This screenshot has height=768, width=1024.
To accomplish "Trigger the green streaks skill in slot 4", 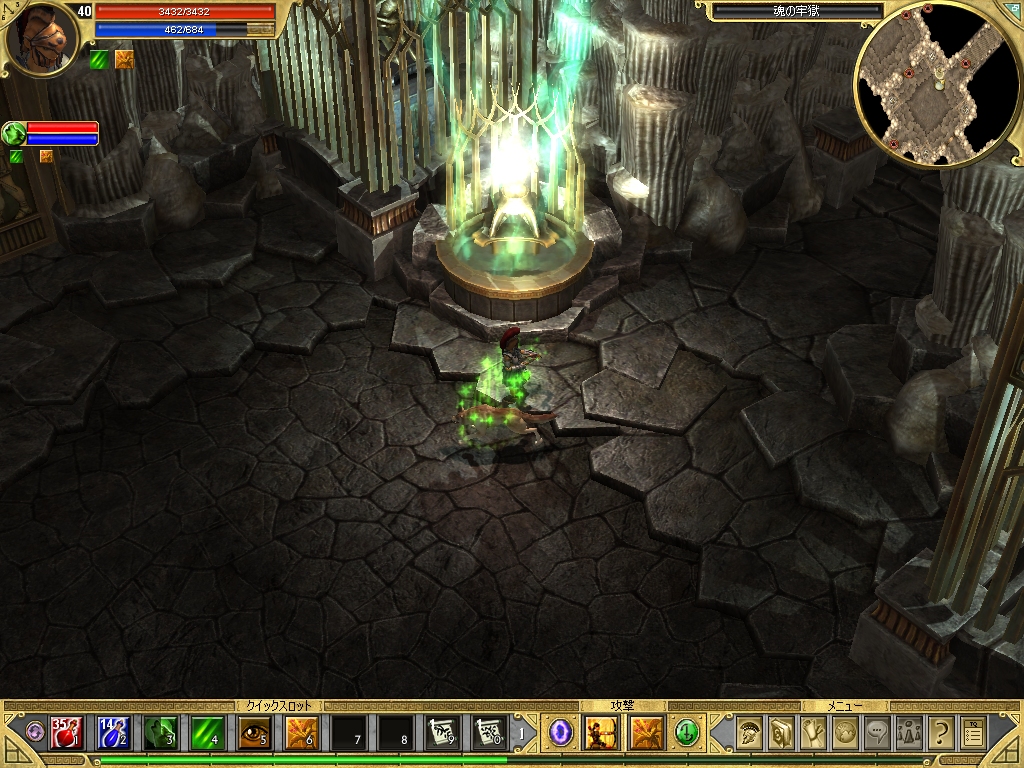I will tap(207, 733).
